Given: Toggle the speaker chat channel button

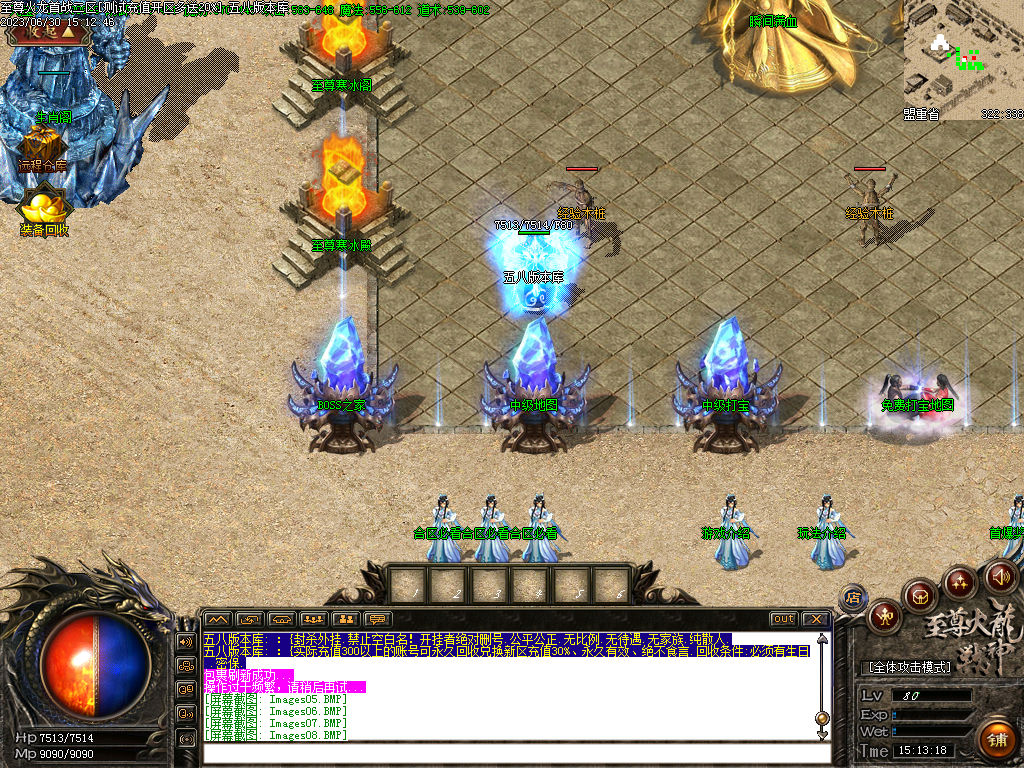Looking at the screenshot, I should (186, 641).
